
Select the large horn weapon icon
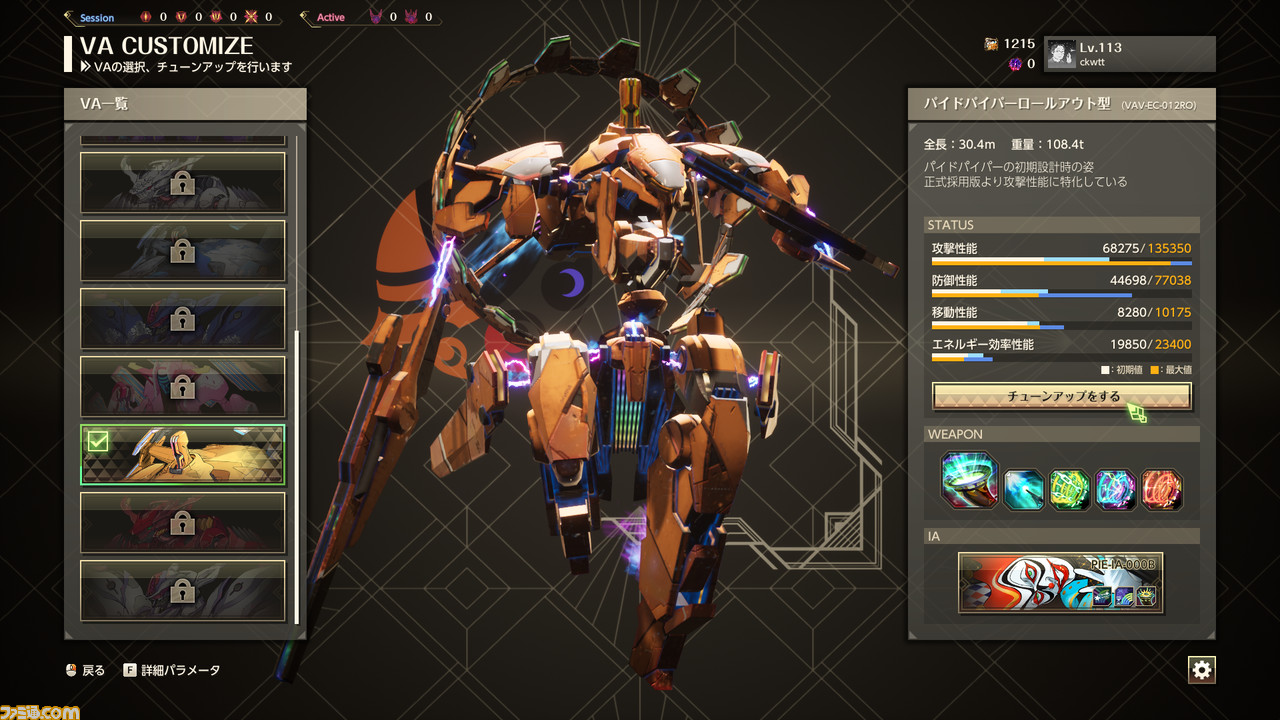(969, 481)
